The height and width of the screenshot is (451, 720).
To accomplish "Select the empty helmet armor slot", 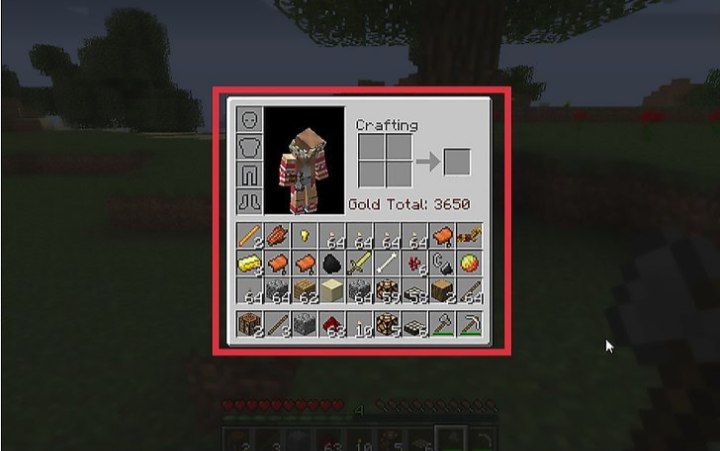I will pos(248,120).
